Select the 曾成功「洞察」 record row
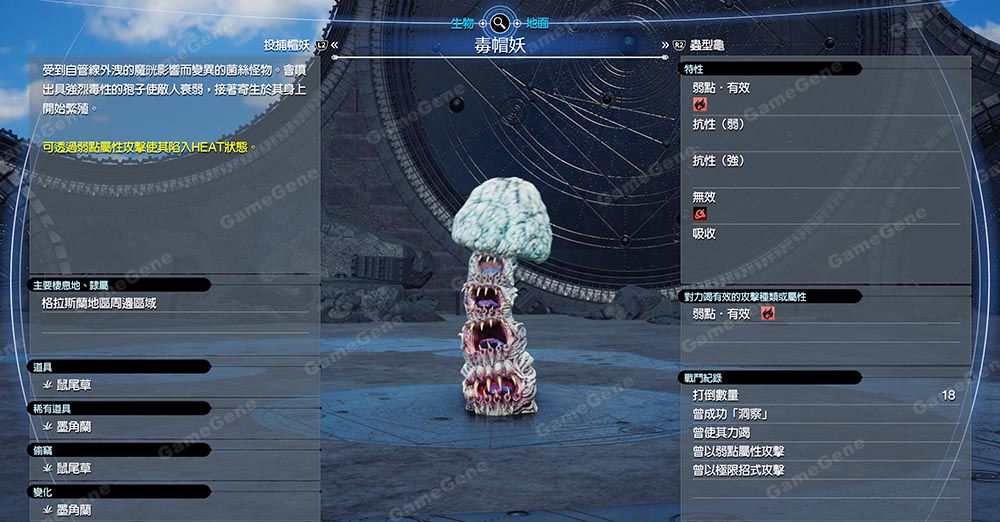Viewport: 1000px width, 522px height. 820,414
